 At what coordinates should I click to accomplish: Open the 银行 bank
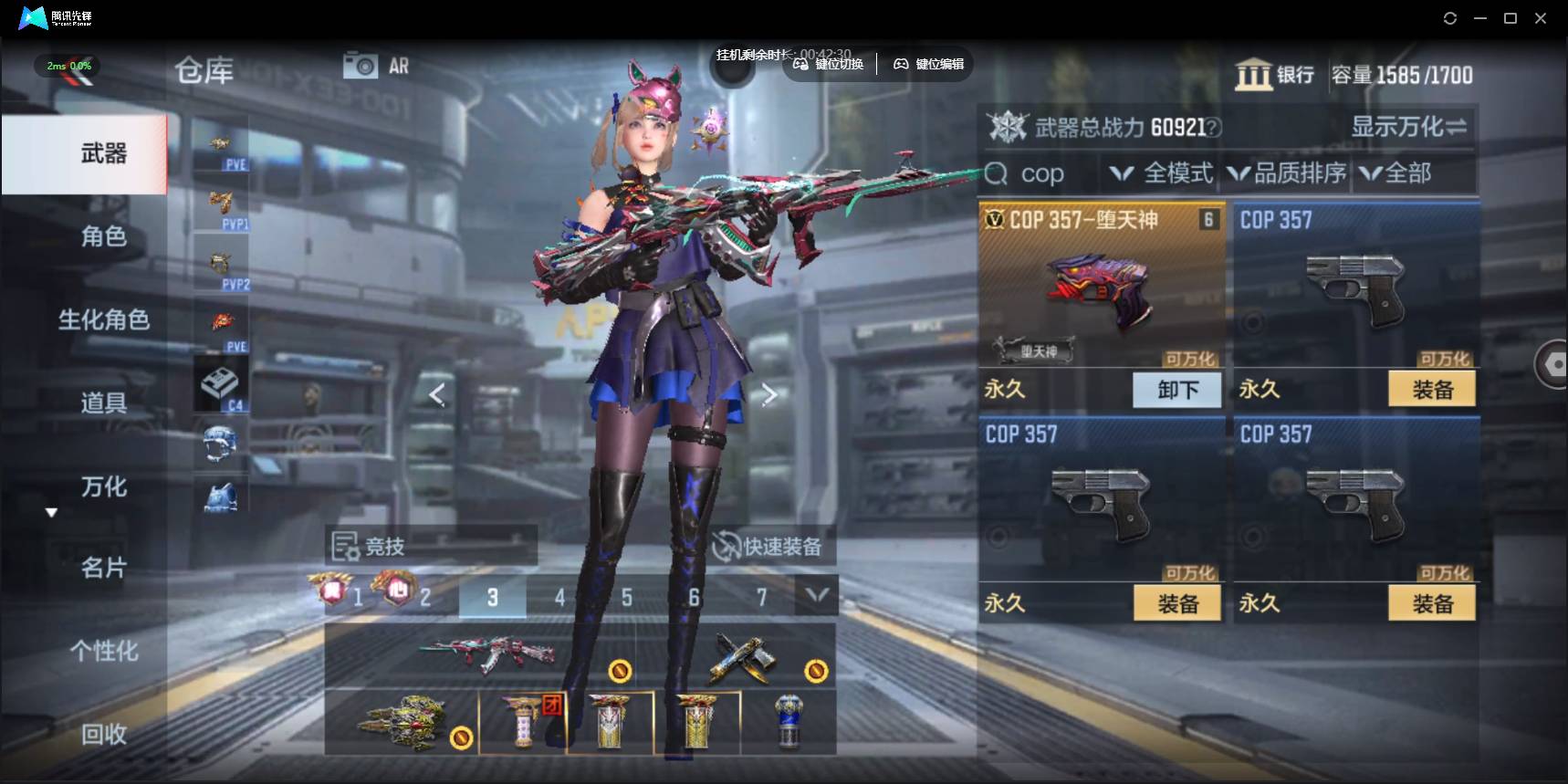[x=1275, y=75]
